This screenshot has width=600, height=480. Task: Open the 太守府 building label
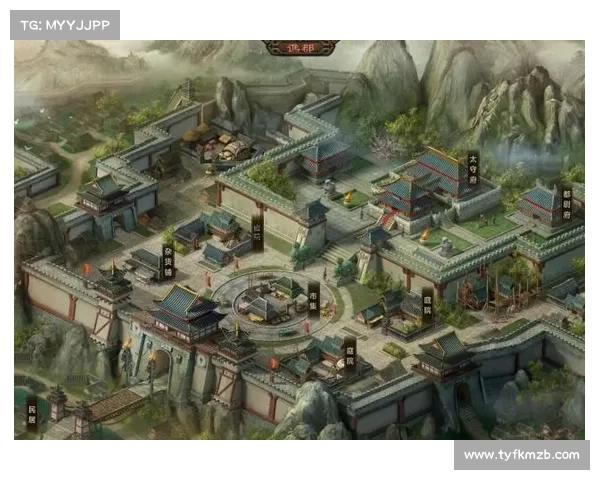click(x=473, y=168)
